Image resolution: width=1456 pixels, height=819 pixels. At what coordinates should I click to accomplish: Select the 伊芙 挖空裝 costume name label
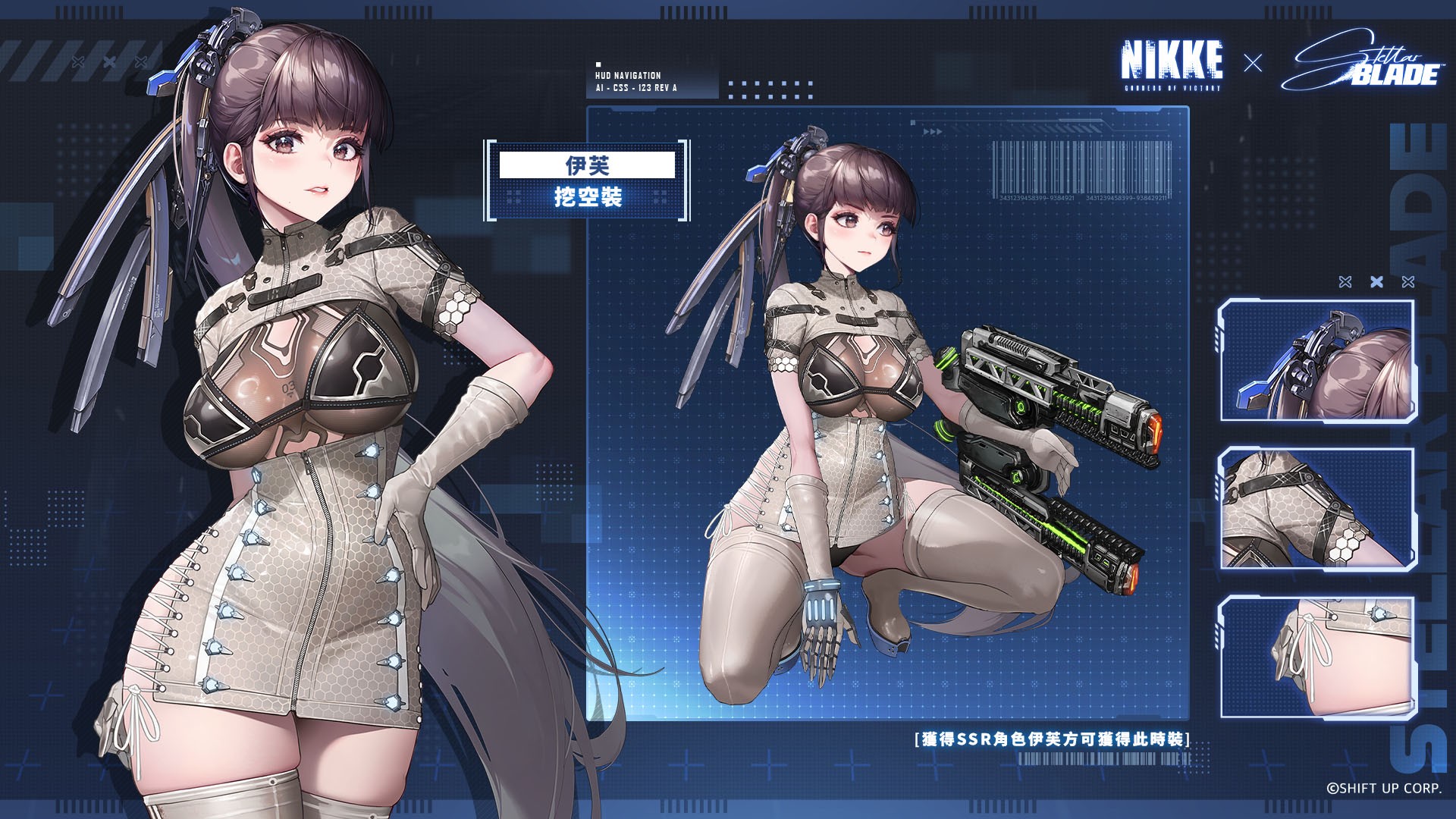pos(587,180)
